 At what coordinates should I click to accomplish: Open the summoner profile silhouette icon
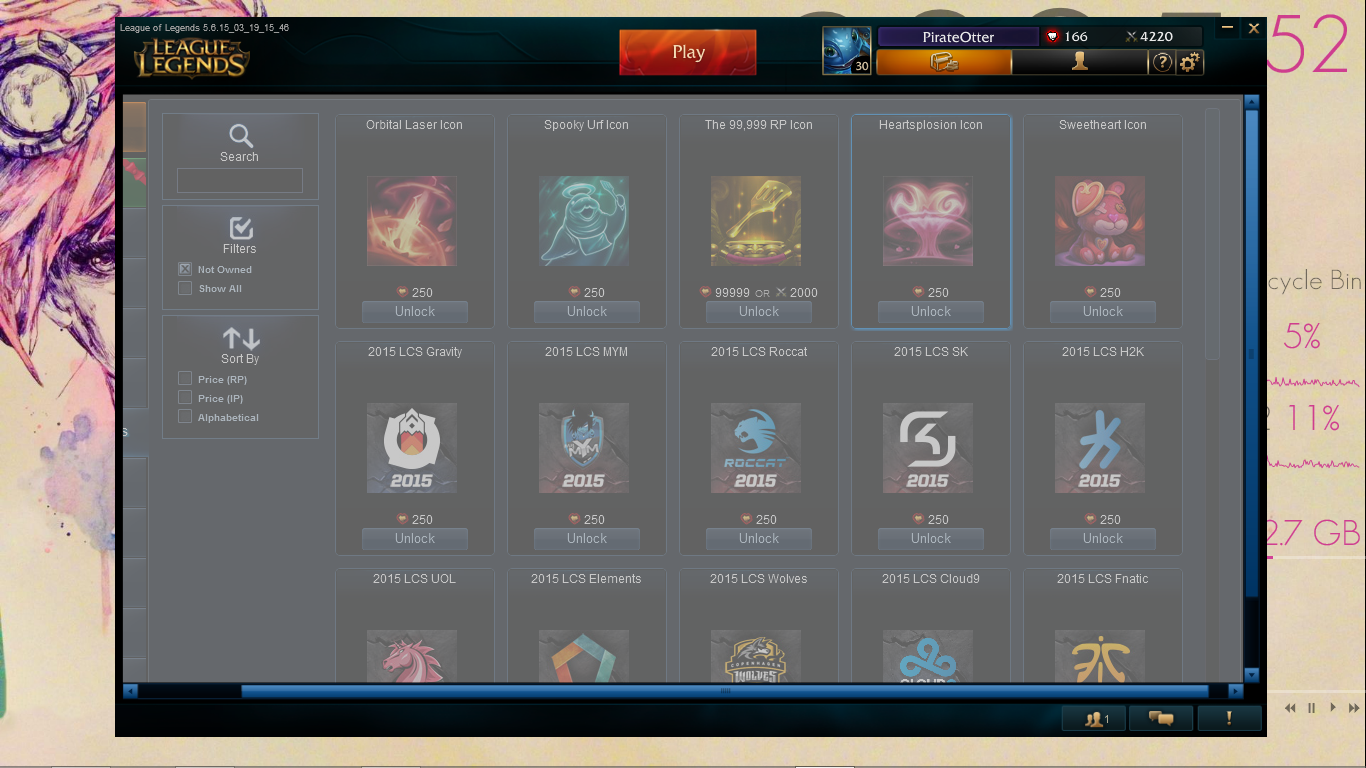point(1078,61)
